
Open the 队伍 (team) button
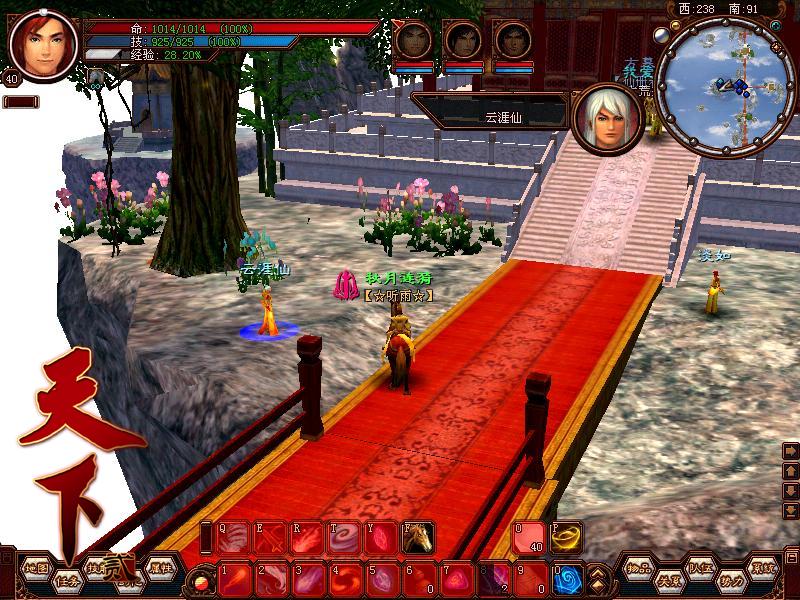tap(701, 567)
